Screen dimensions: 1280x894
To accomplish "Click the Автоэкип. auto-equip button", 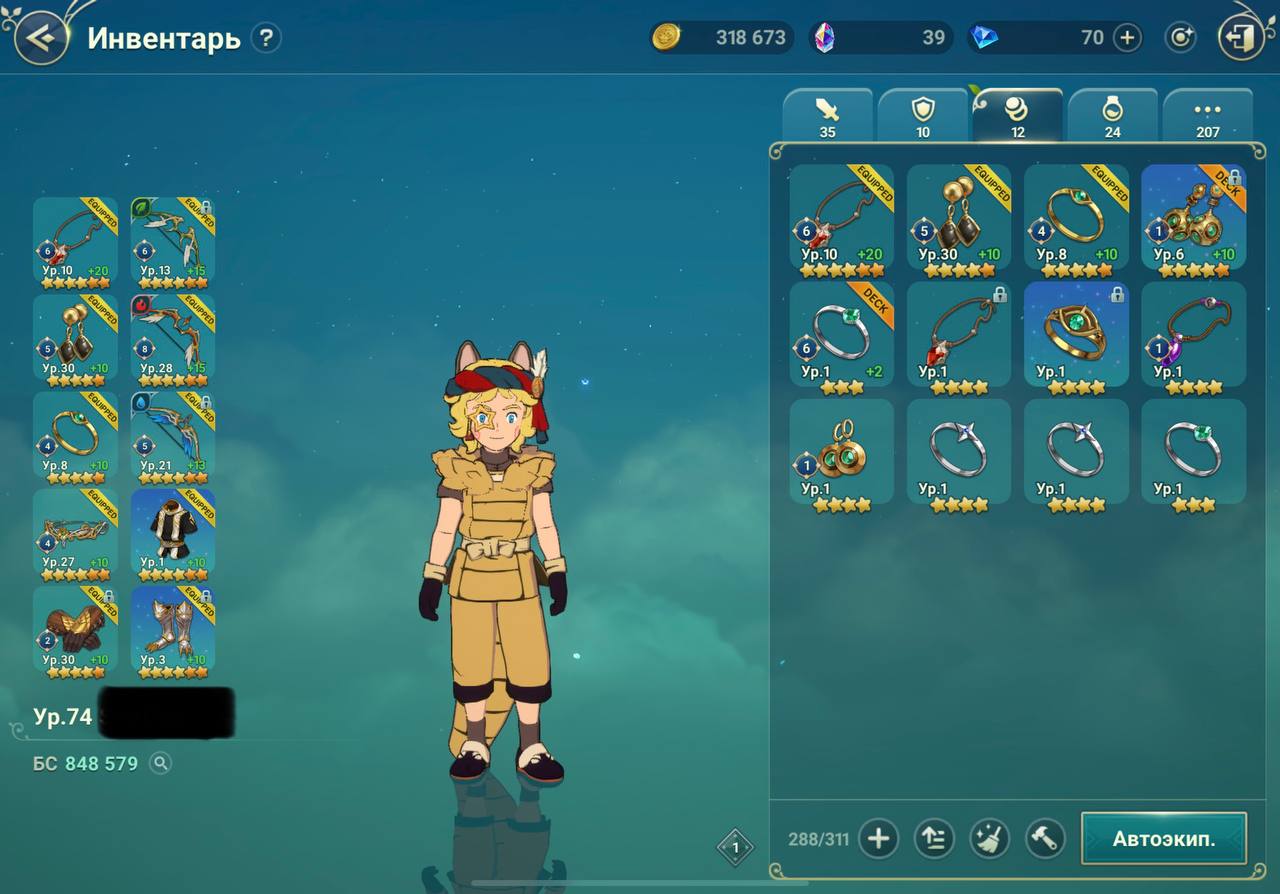I will (x=1163, y=838).
